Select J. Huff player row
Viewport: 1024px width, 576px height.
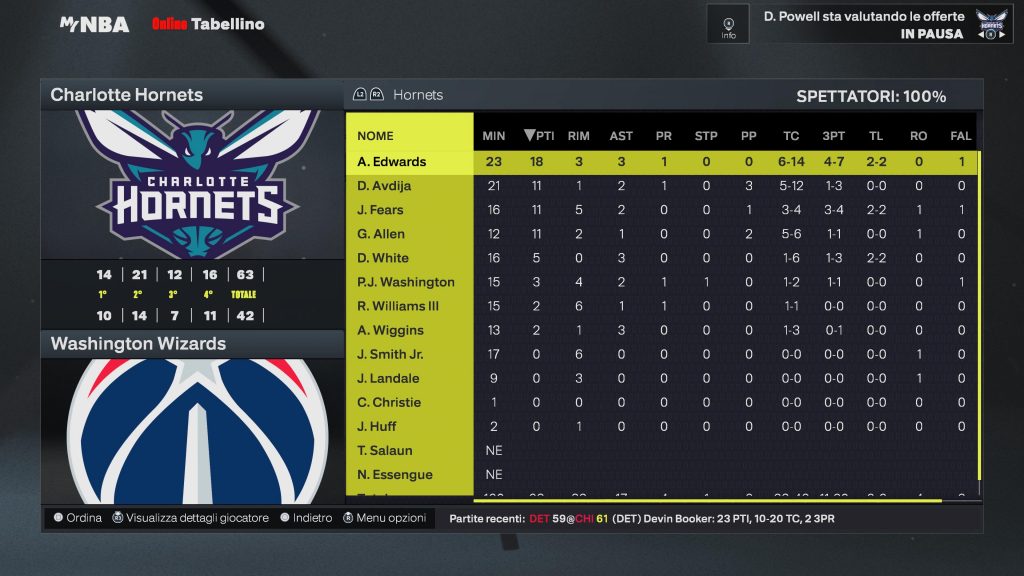point(379,426)
